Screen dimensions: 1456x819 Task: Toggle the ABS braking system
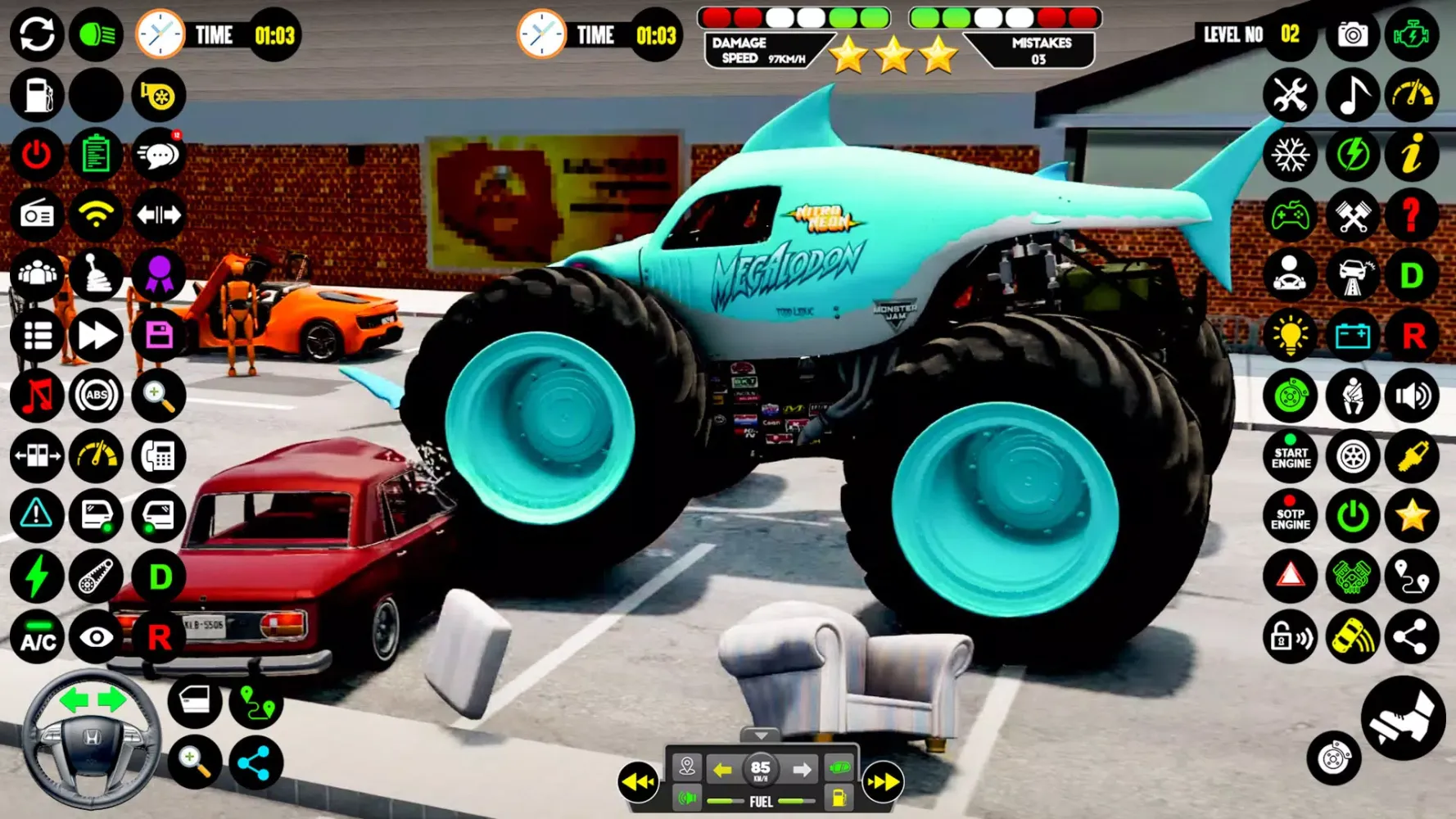point(97,396)
